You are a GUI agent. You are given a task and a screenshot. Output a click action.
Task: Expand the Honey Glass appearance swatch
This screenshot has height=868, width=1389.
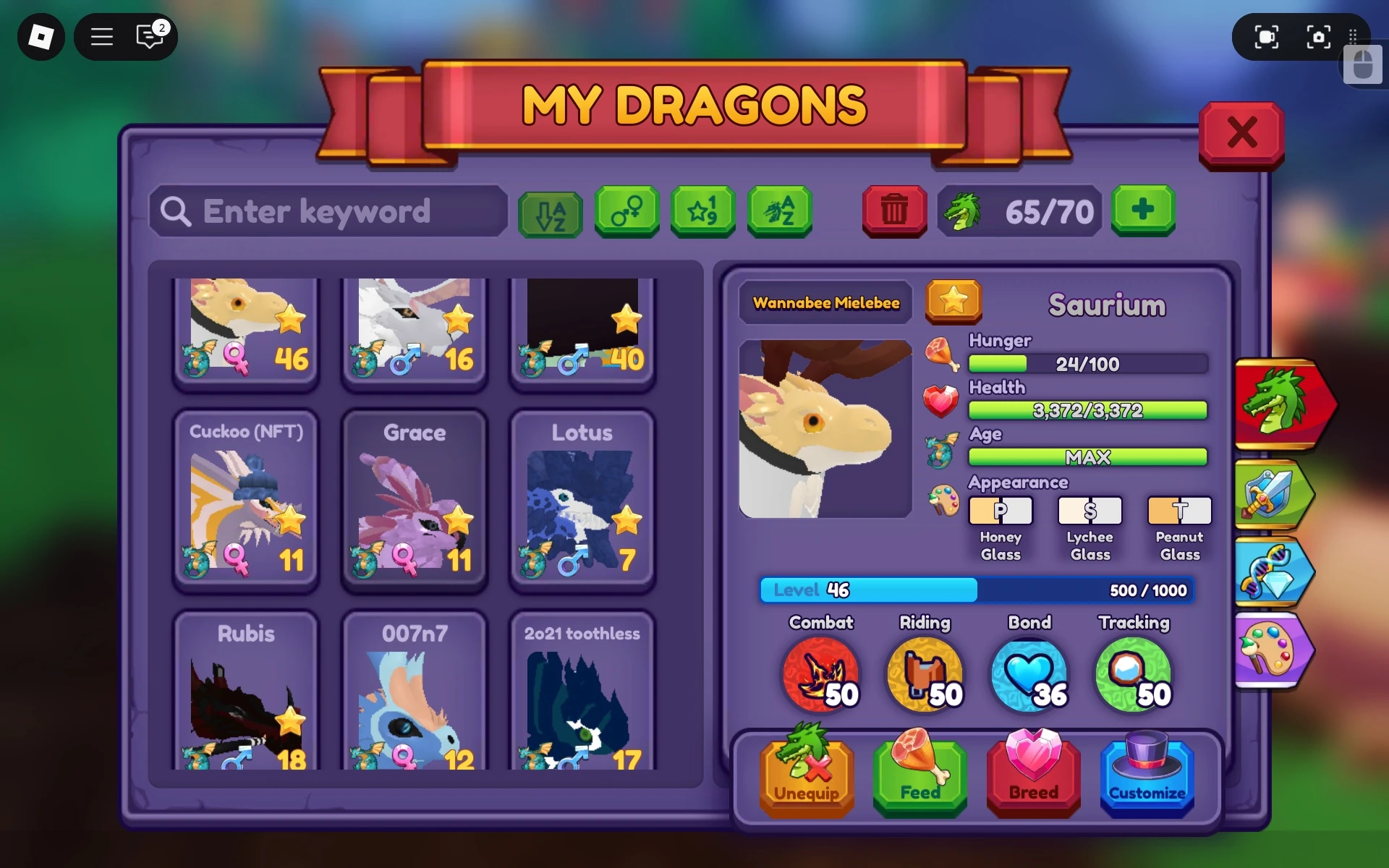1001,511
